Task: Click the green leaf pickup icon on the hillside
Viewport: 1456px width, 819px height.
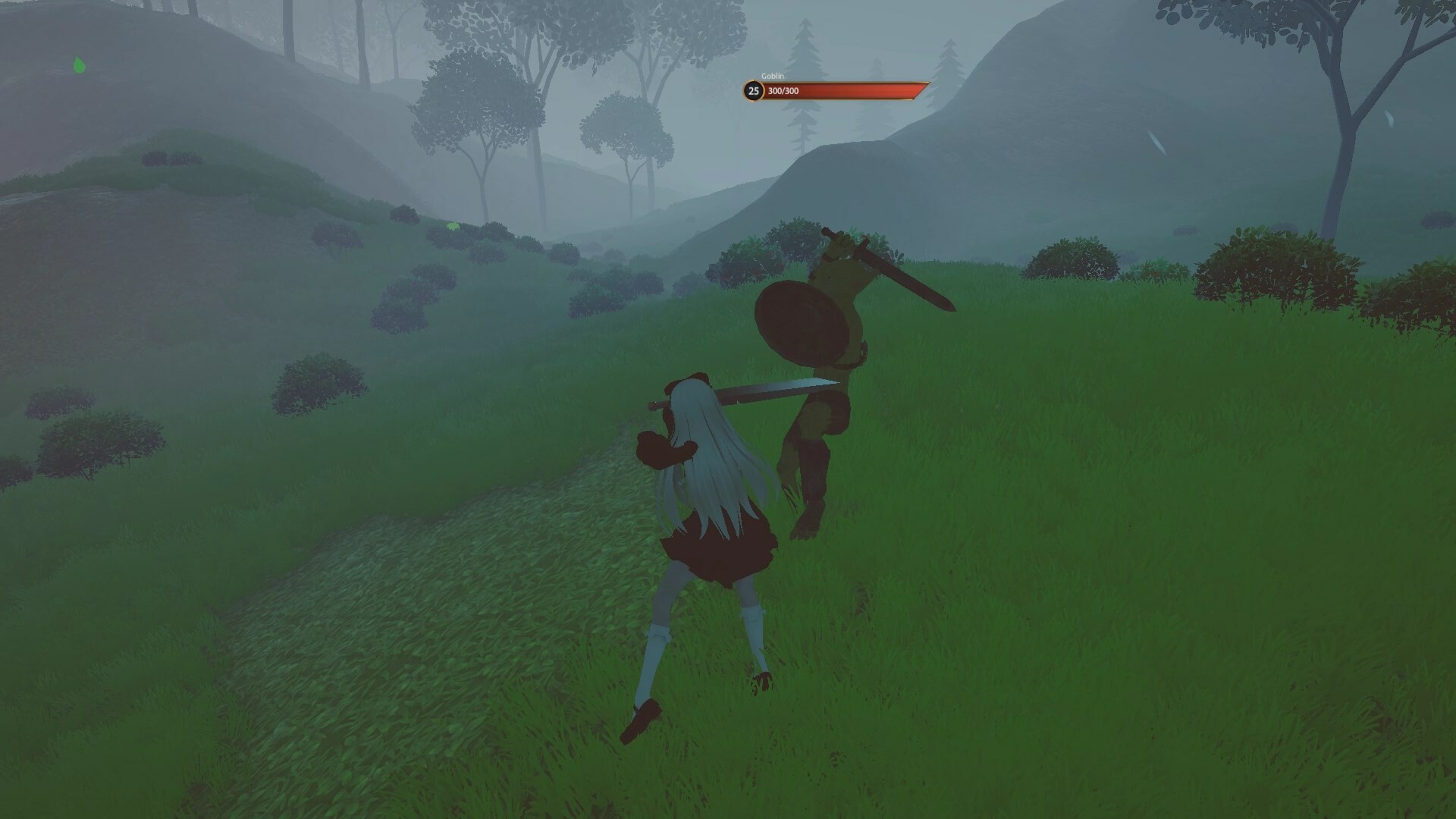Action: coord(80,64)
